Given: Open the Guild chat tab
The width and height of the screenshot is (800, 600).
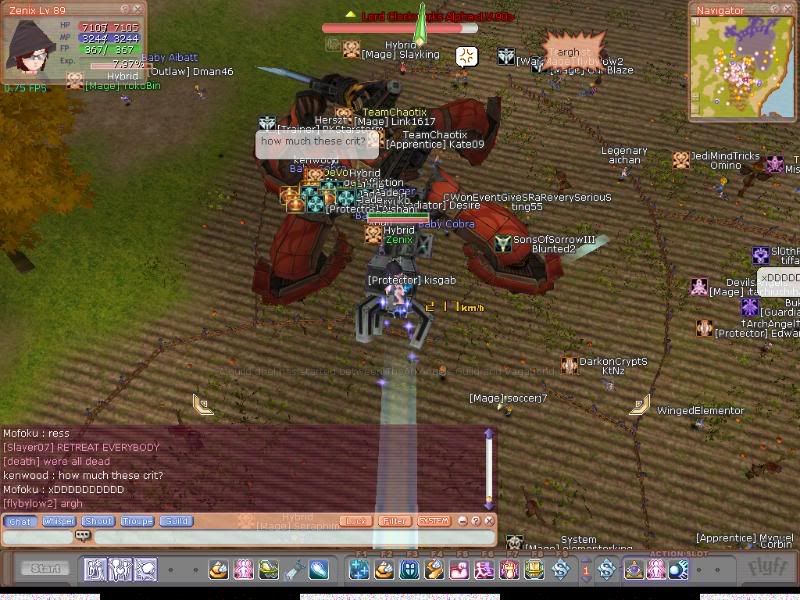Looking at the screenshot, I should pyautogui.click(x=176, y=521).
